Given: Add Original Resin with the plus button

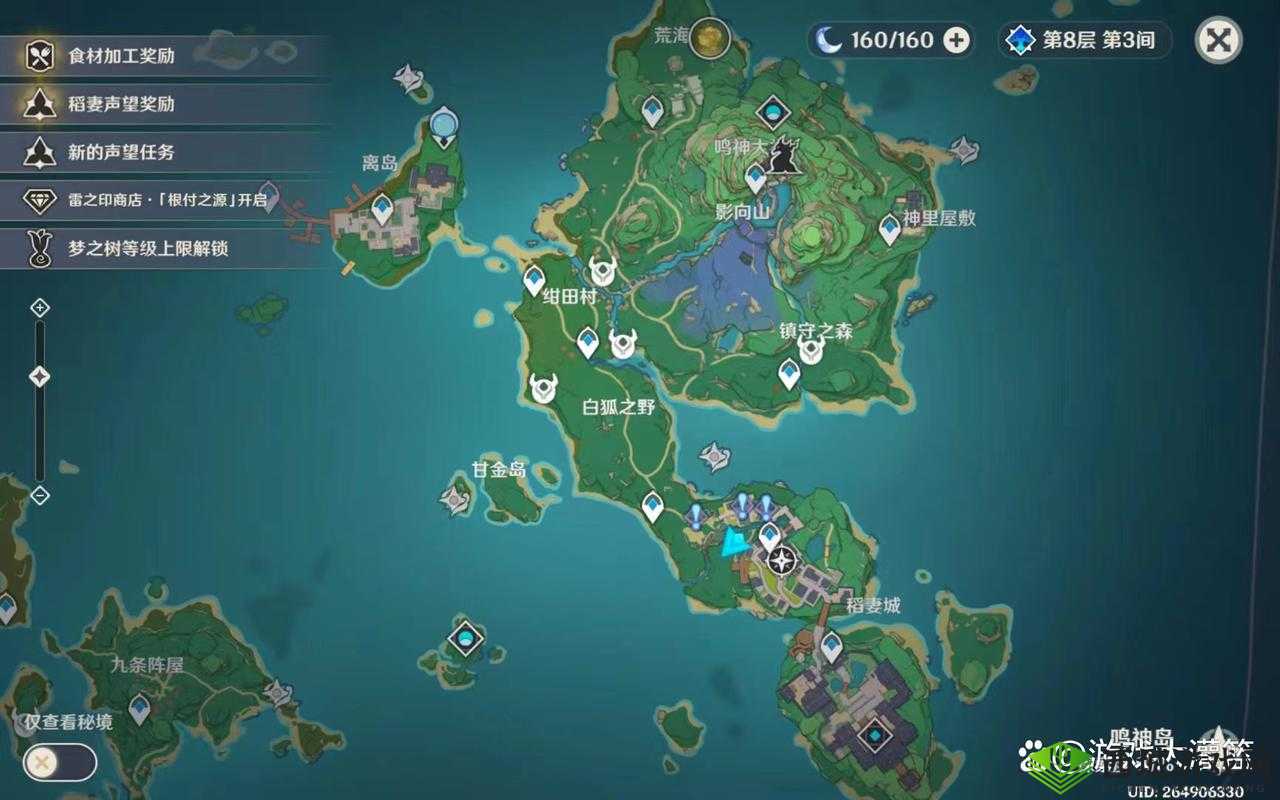Looking at the screenshot, I should (957, 40).
